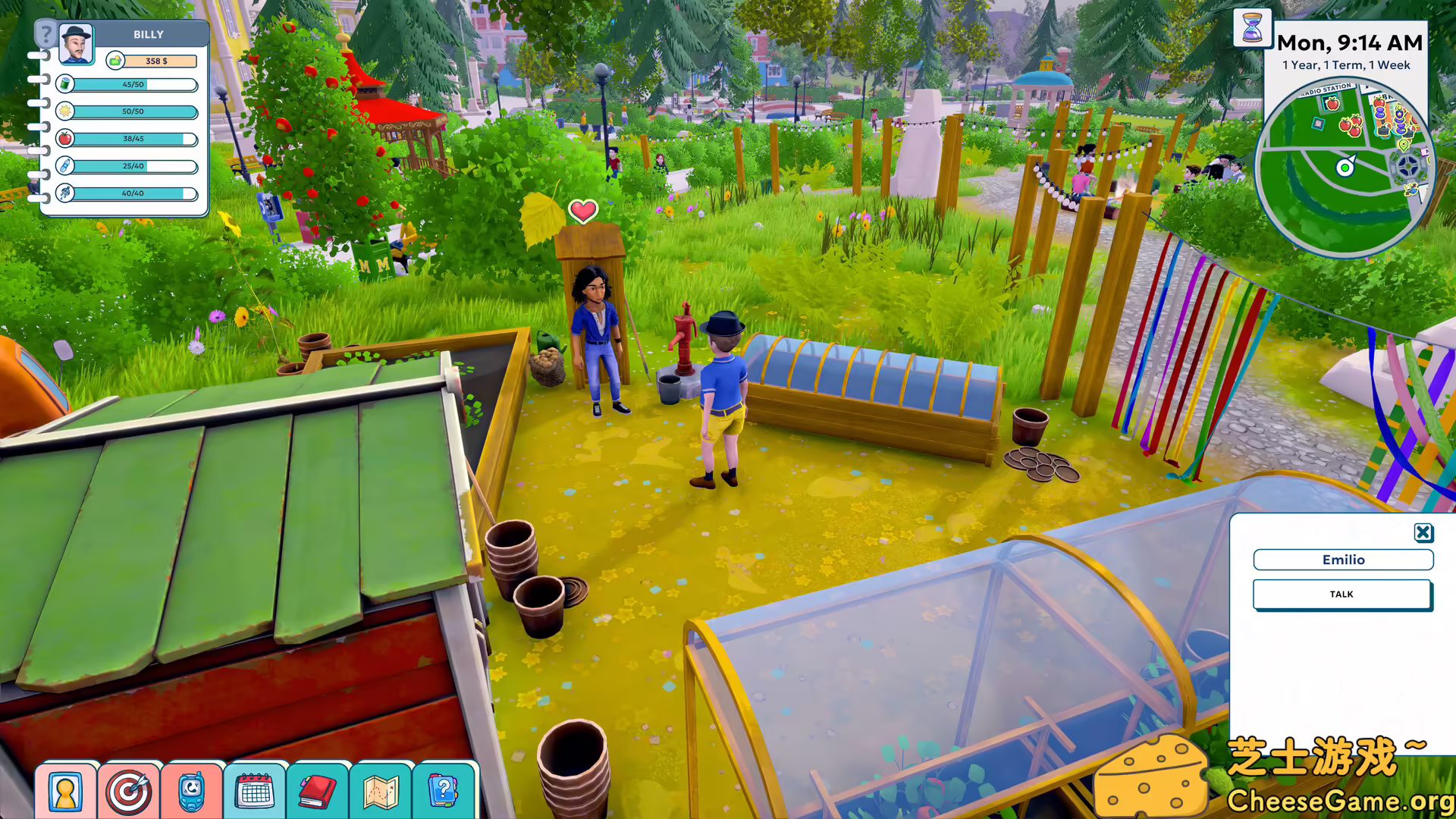Select the map icon in the toolbar
1456x819 pixels.
point(381,791)
